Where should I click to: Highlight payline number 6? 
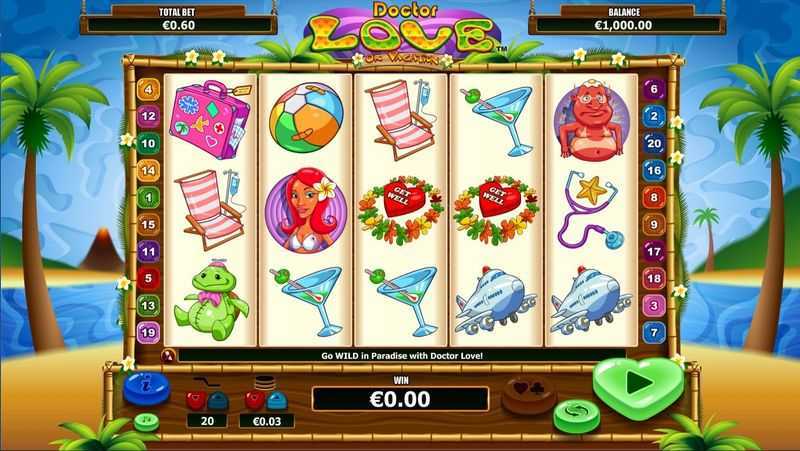click(x=654, y=89)
